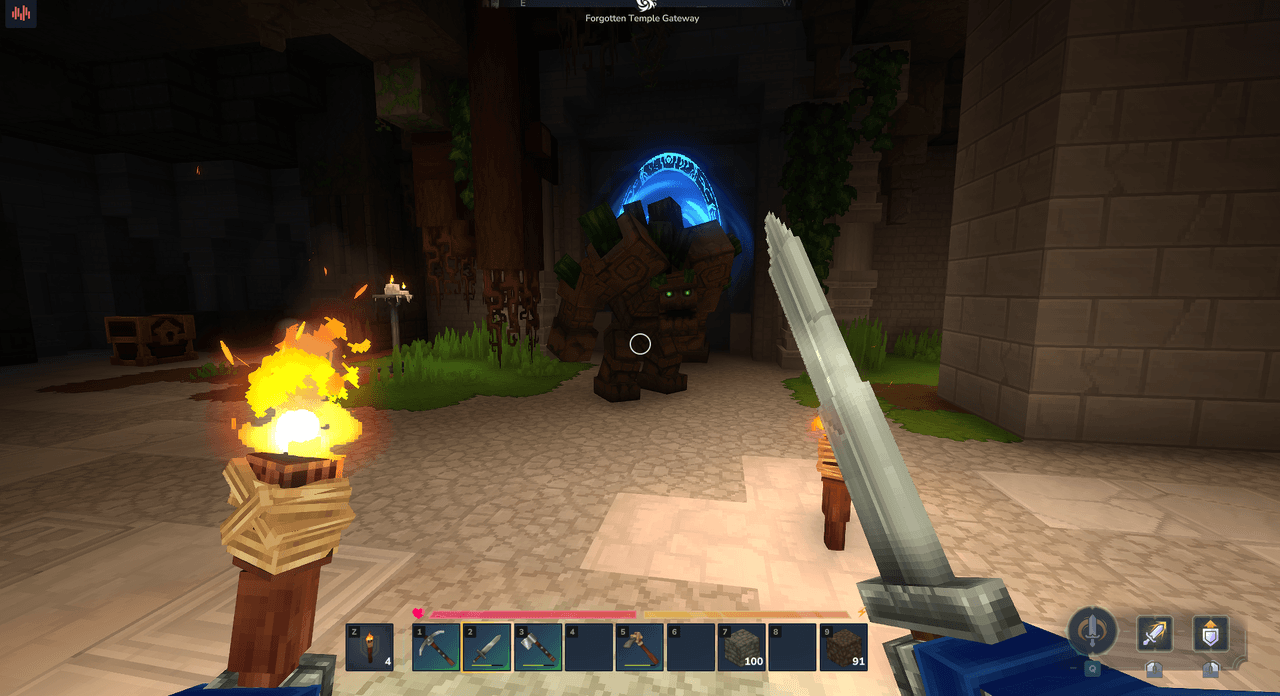Equip the hatchet in hotbar slot 3
The width and height of the screenshot is (1280, 696).
[538, 647]
